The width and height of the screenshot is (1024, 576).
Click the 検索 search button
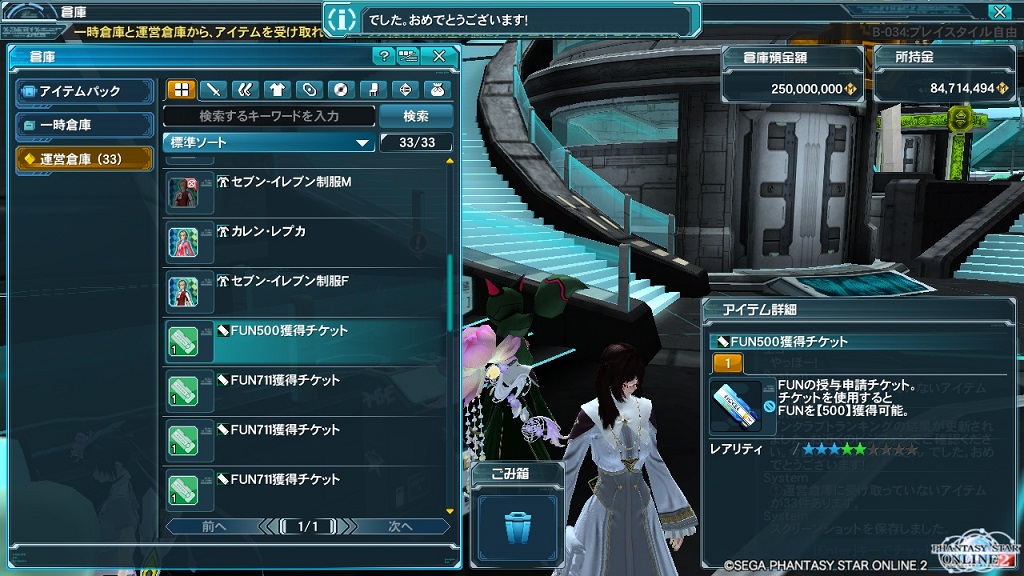(x=416, y=116)
